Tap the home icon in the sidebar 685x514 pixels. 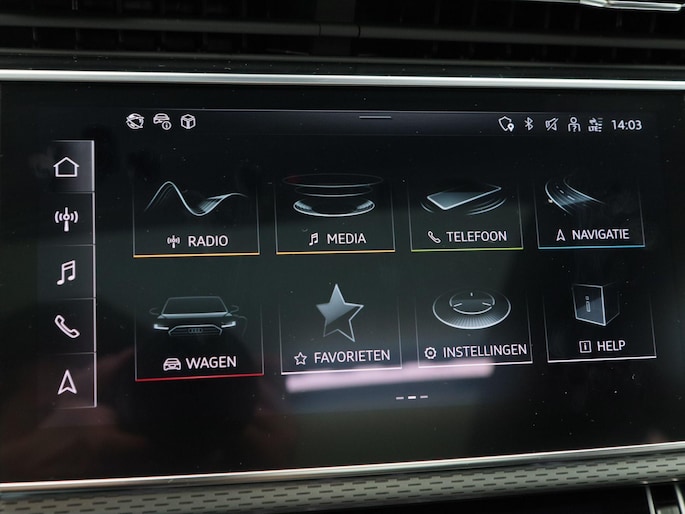tap(66, 166)
